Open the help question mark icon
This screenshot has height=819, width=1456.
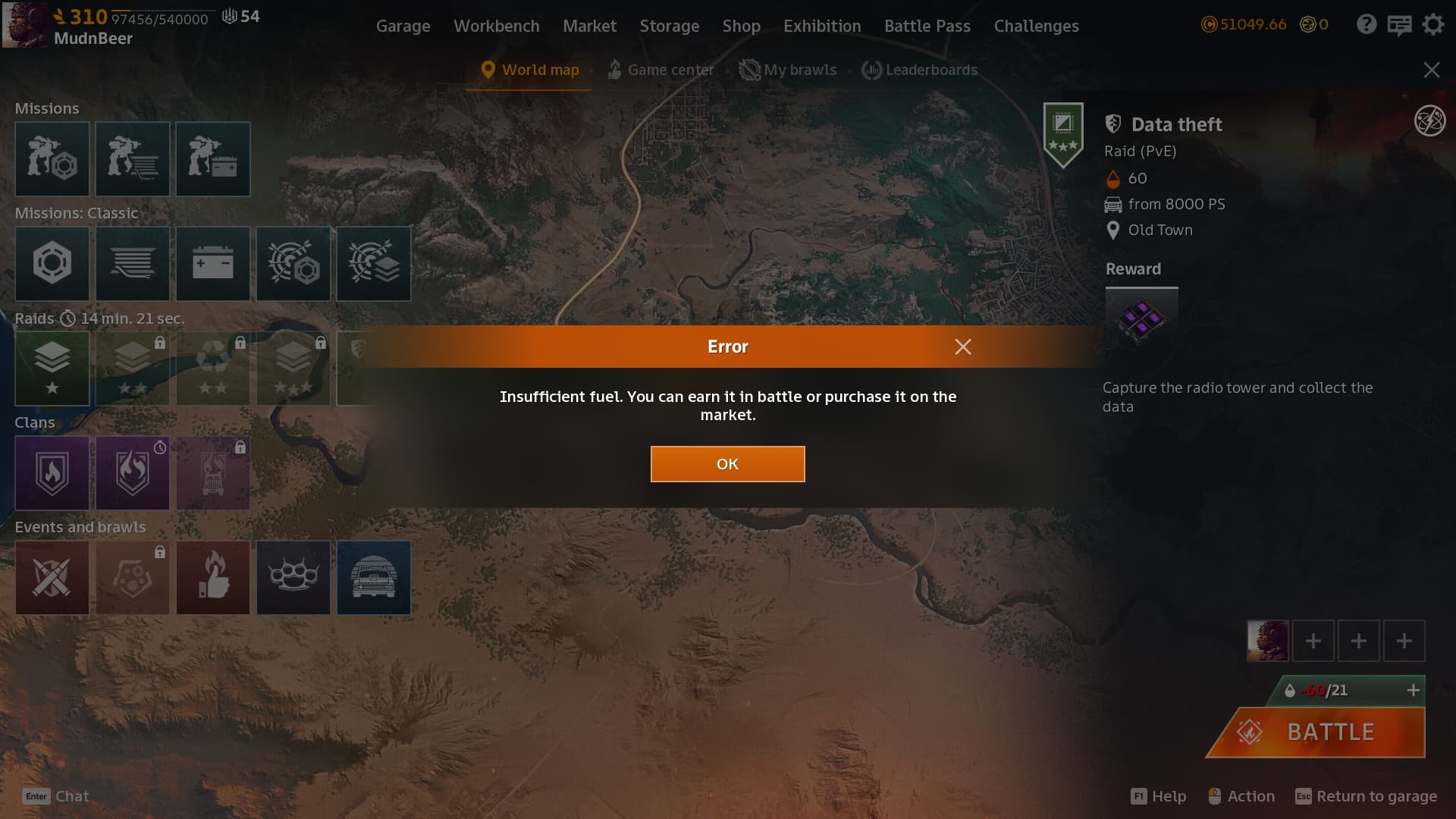click(1367, 25)
